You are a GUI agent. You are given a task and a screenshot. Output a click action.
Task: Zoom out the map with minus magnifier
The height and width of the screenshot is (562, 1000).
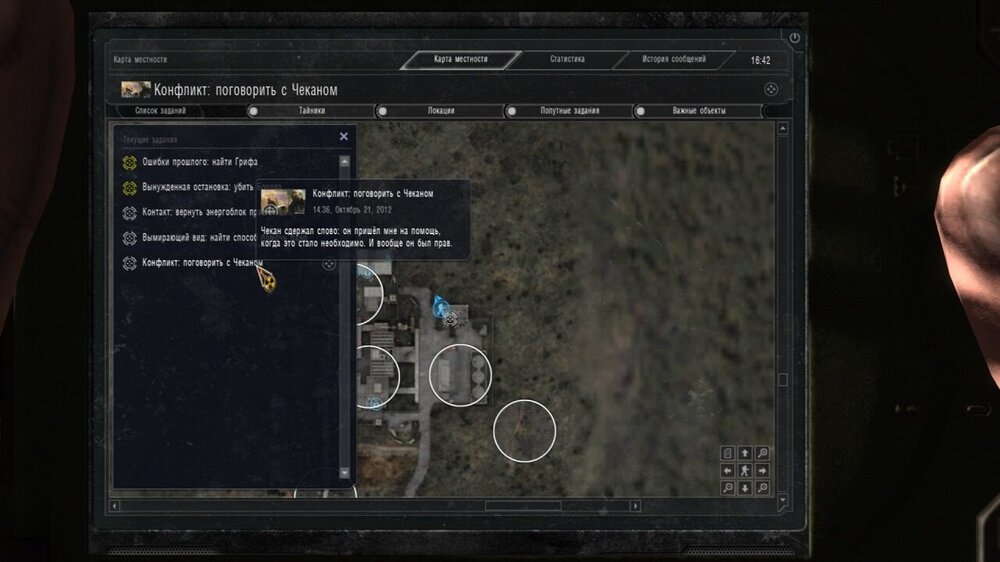point(727,488)
